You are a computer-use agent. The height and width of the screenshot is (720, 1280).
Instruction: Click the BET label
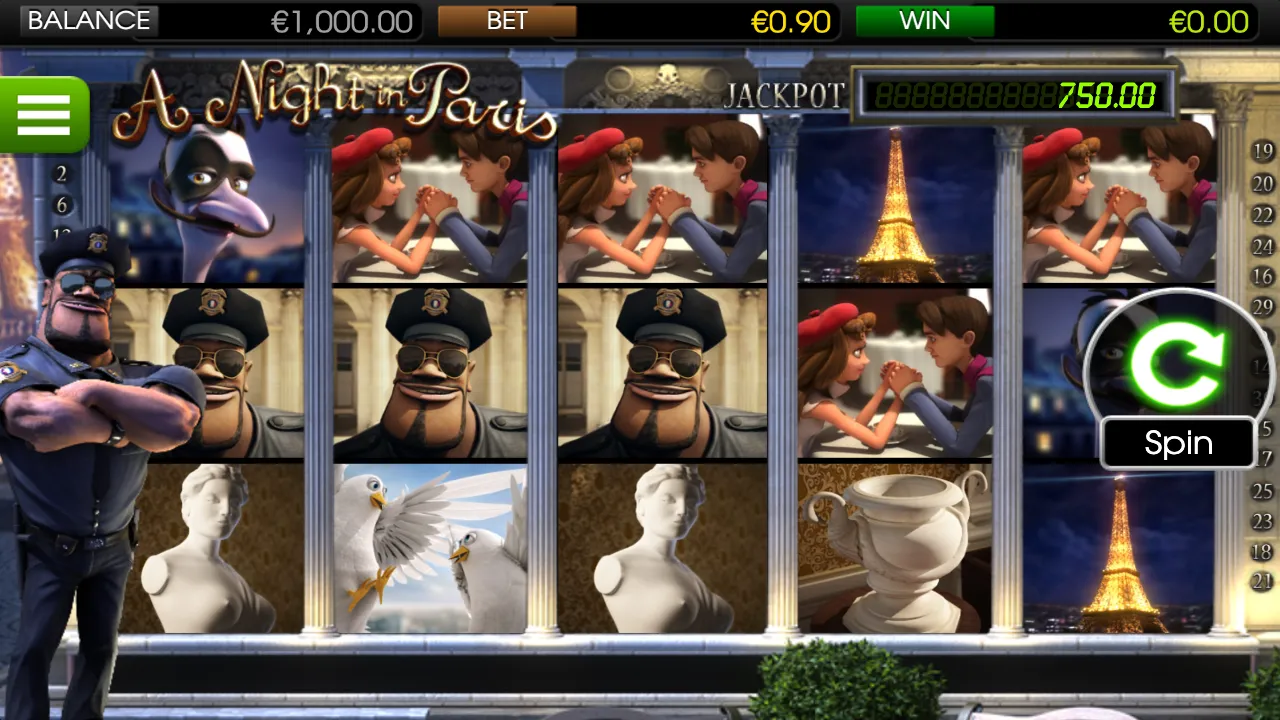[508, 21]
